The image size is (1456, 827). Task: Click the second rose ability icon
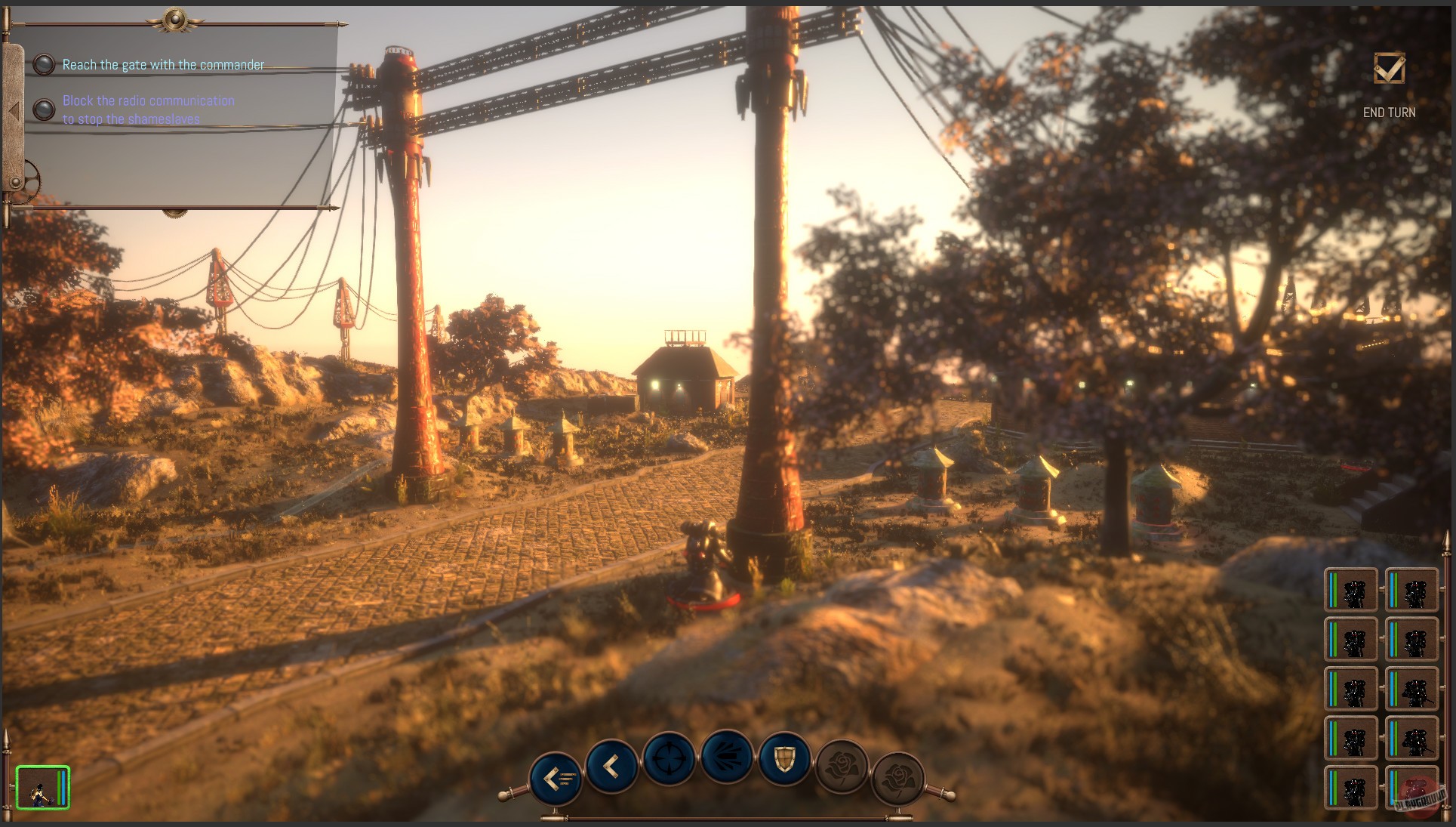click(x=898, y=772)
